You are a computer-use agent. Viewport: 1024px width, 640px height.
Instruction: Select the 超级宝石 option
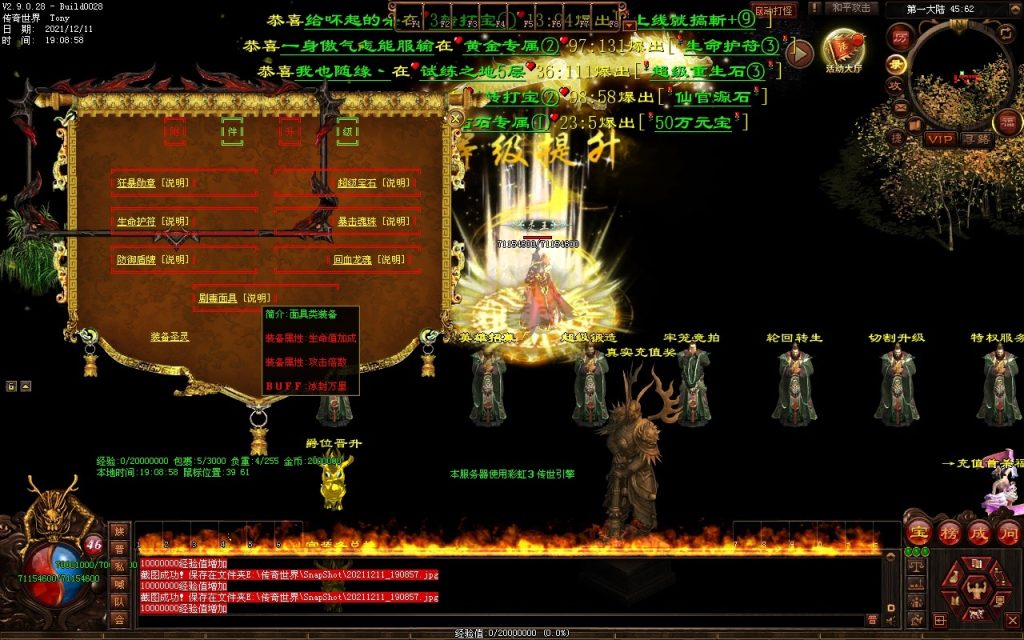point(356,183)
